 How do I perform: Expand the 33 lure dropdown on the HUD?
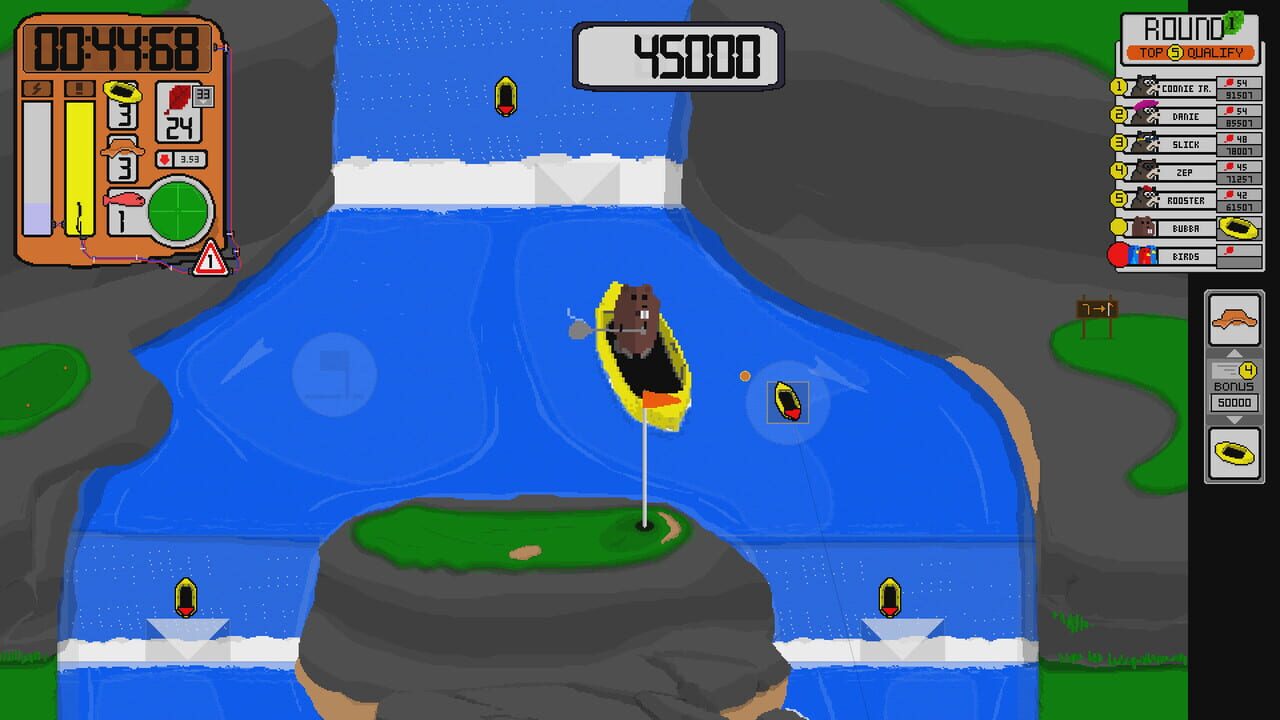point(202,95)
